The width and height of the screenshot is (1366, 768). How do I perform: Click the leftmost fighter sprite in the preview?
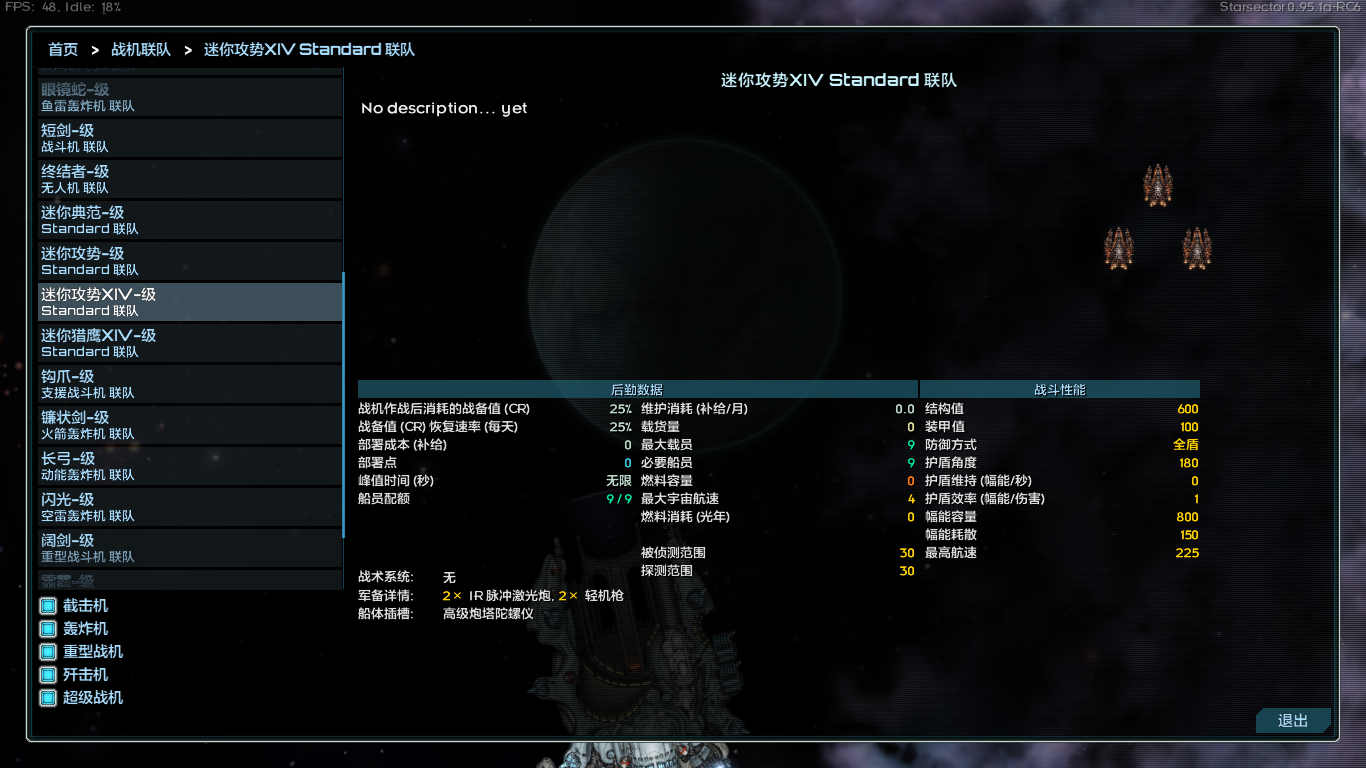1117,248
